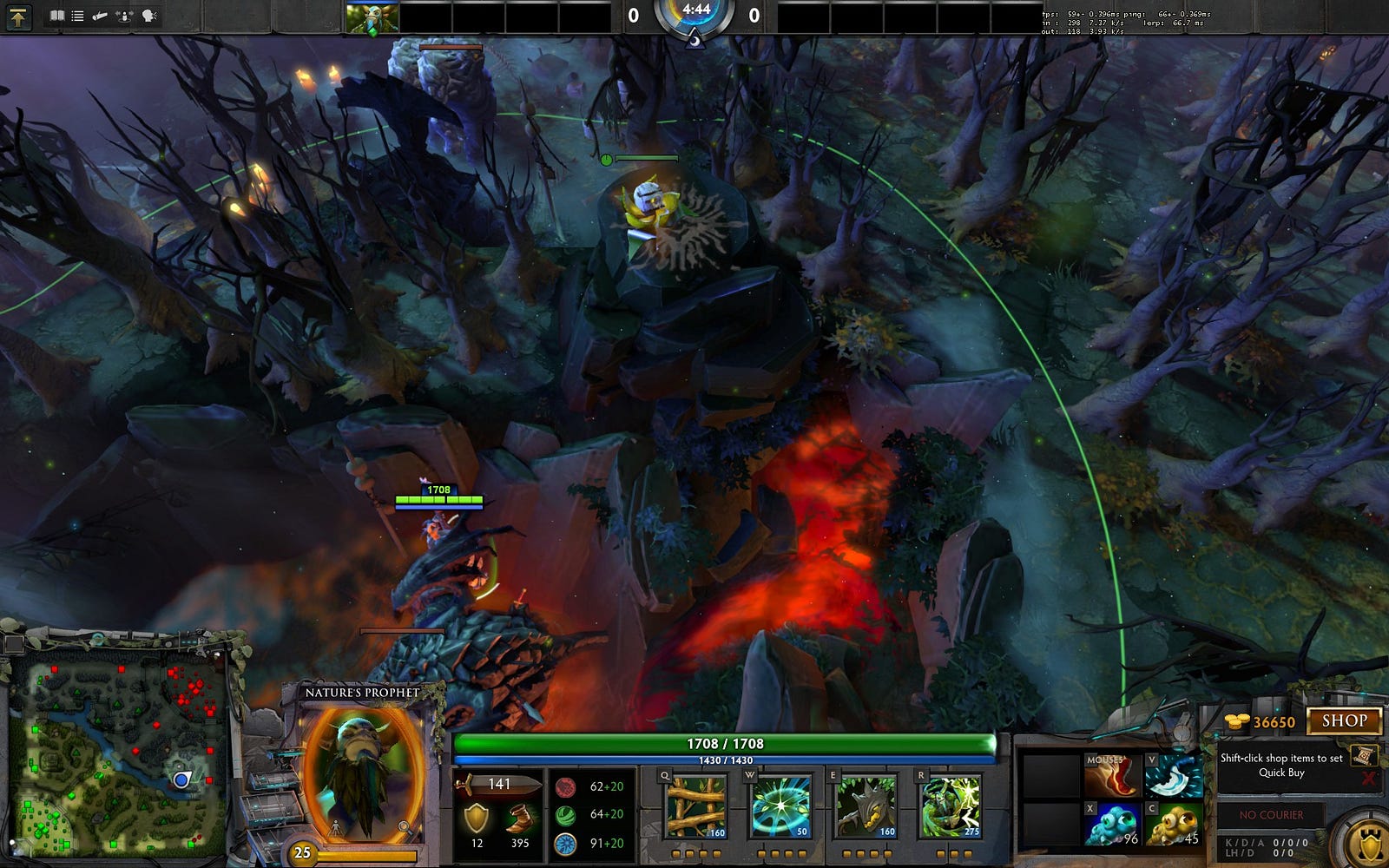
Task: Click the log icon in top bar
Action: click(100, 16)
